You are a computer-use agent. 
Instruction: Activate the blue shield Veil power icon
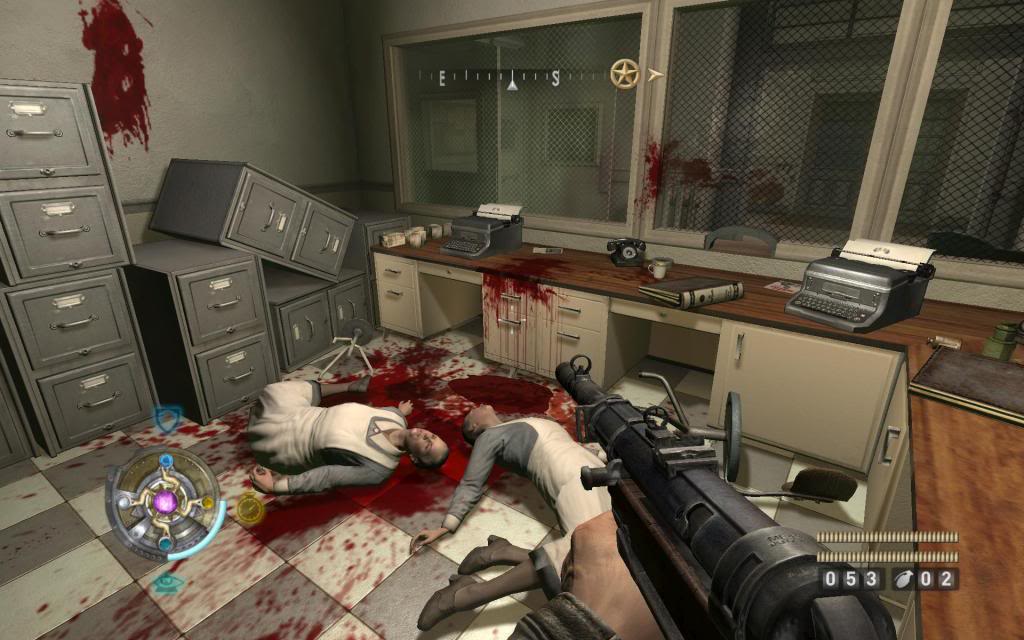pyautogui.click(x=166, y=419)
